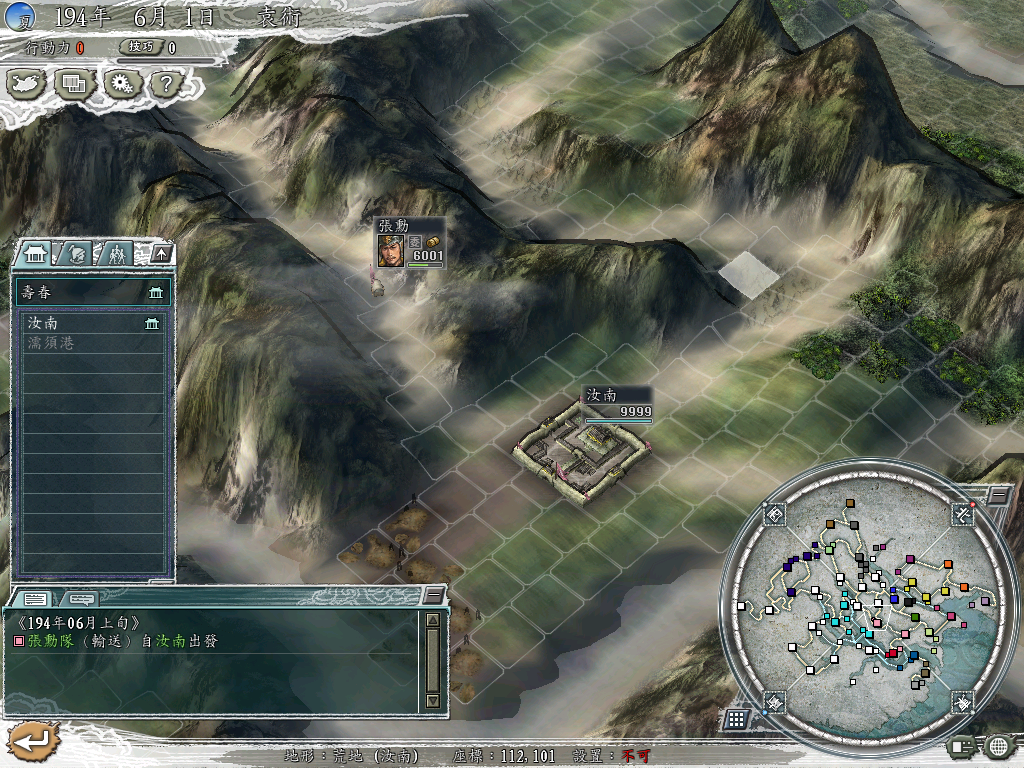Switch to the speech bubble log tab
Image resolution: width=1024 pixels, height=768 pixels.
pyautogui.click(x=81, y=598)
